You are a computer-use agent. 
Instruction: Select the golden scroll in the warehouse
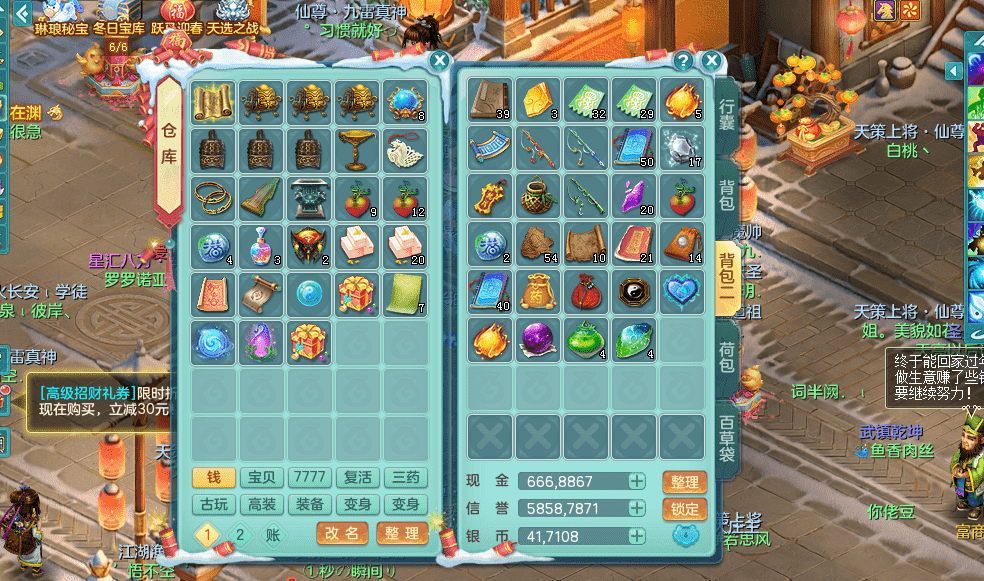[x=213, y=102]
